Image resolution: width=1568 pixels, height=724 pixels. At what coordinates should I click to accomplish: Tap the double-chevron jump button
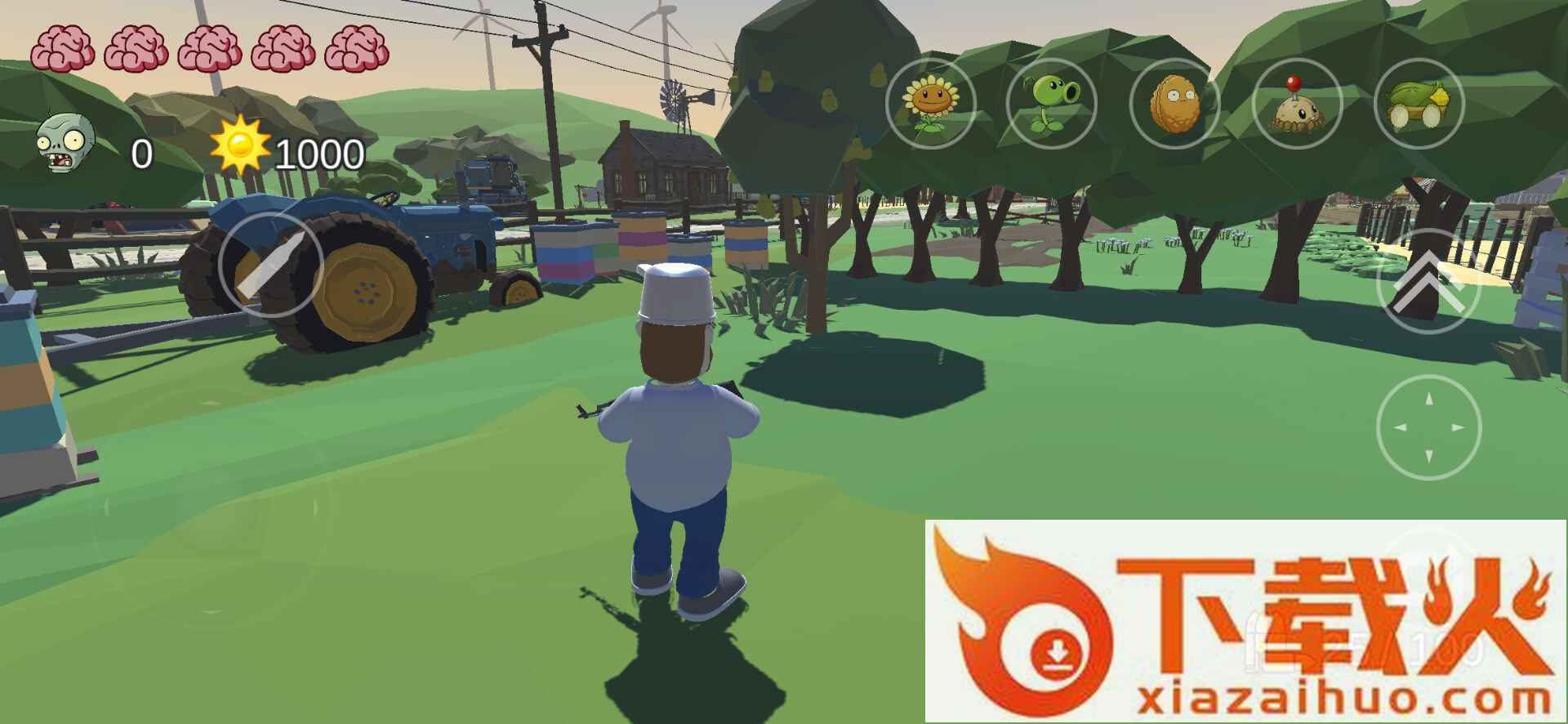pyautogui.click(x=1428, y=283)
